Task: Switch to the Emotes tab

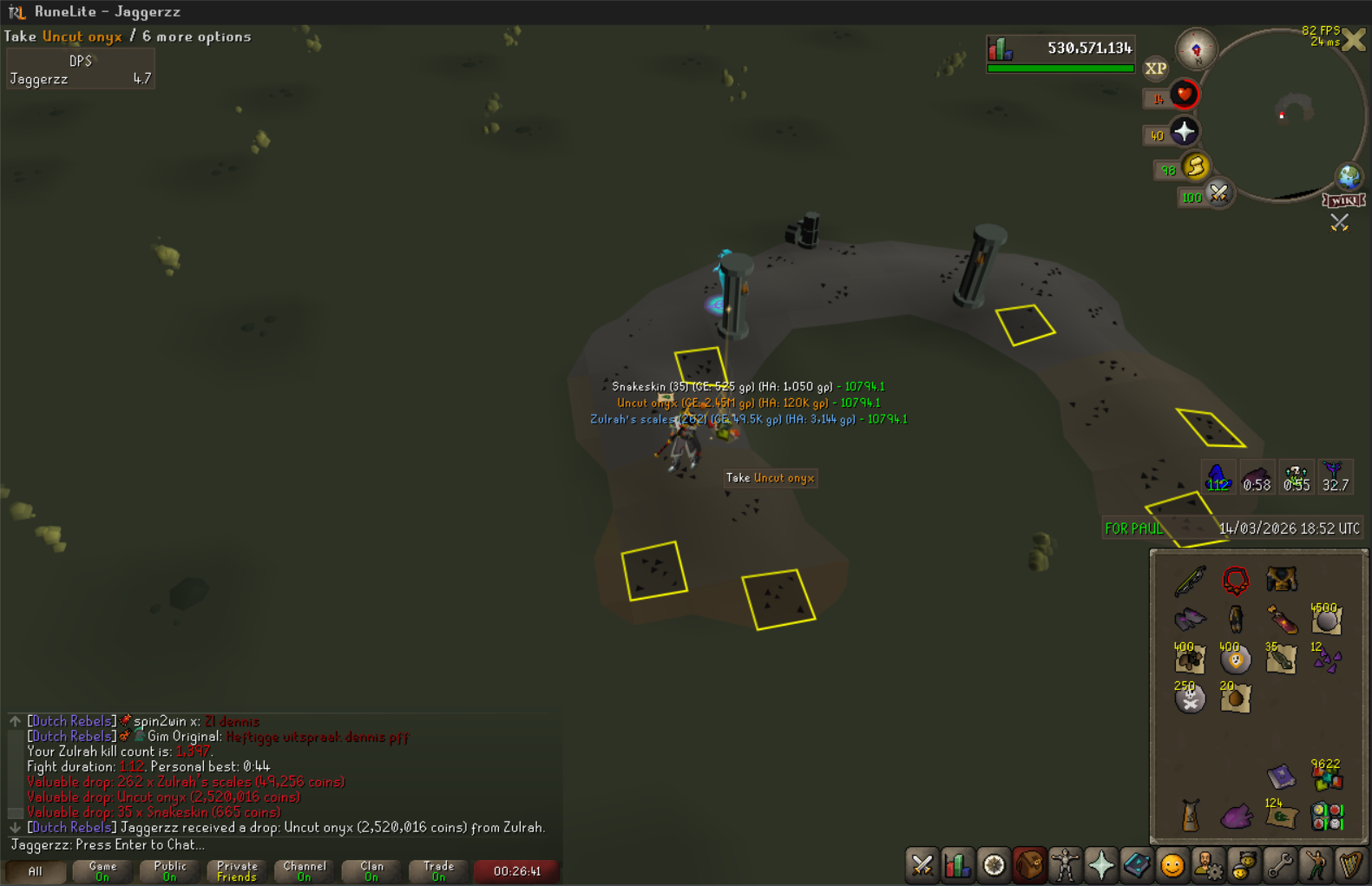Action: click(x=1316, y=865)
